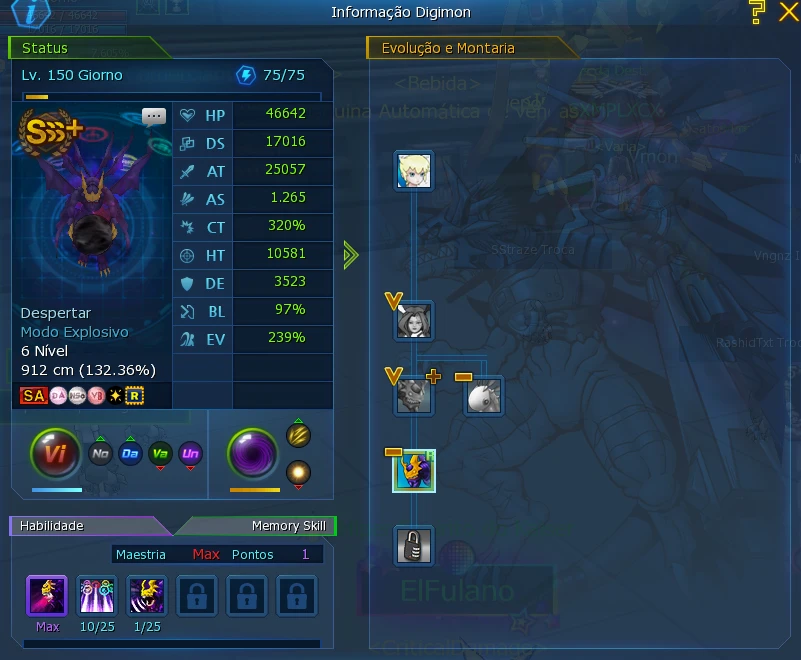801x660 pixels.
Task: Choose the hooded girl evolution stage
Action: coord(413,321)
